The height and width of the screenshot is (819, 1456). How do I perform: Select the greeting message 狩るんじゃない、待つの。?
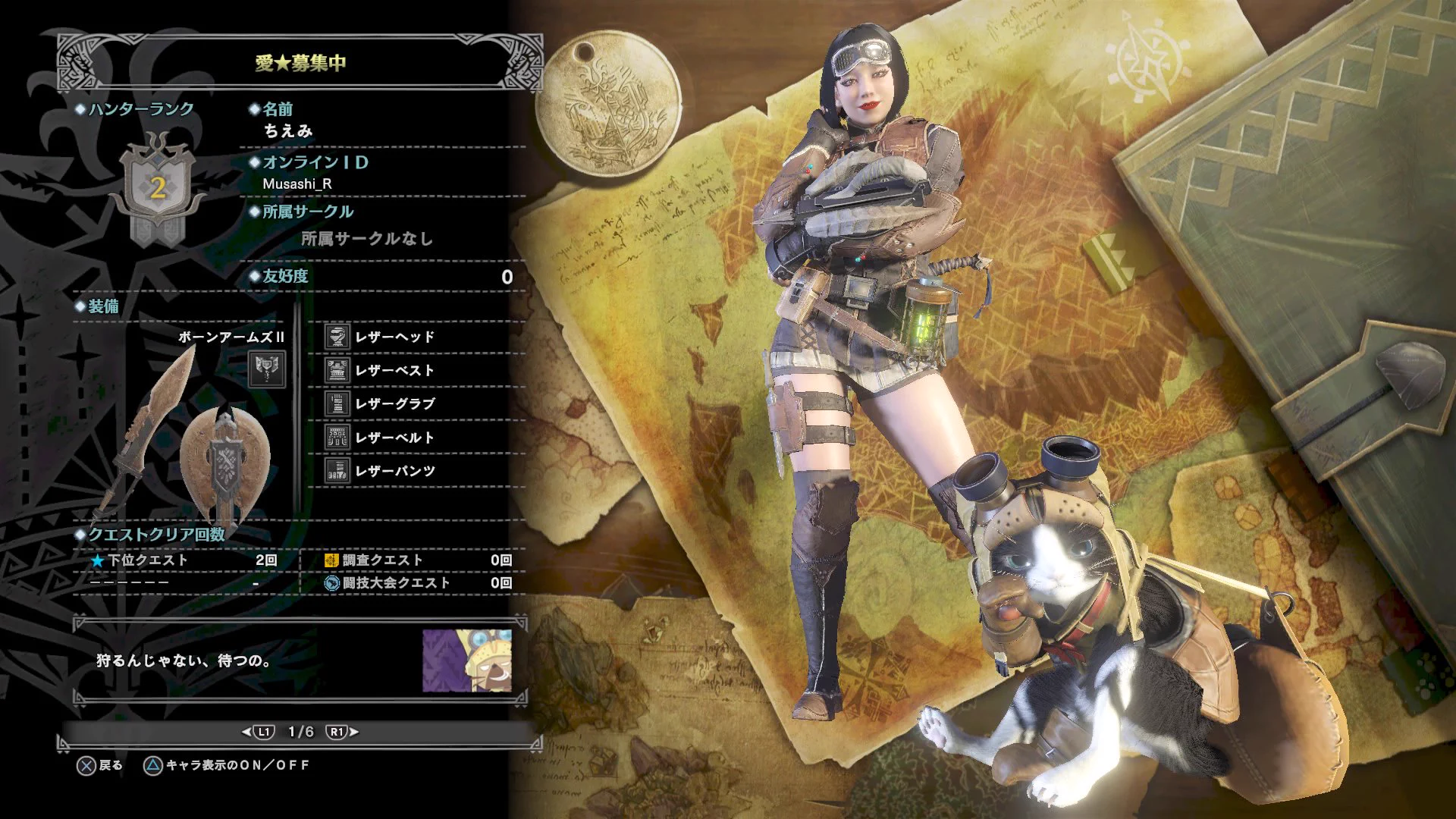pos(184,661)
